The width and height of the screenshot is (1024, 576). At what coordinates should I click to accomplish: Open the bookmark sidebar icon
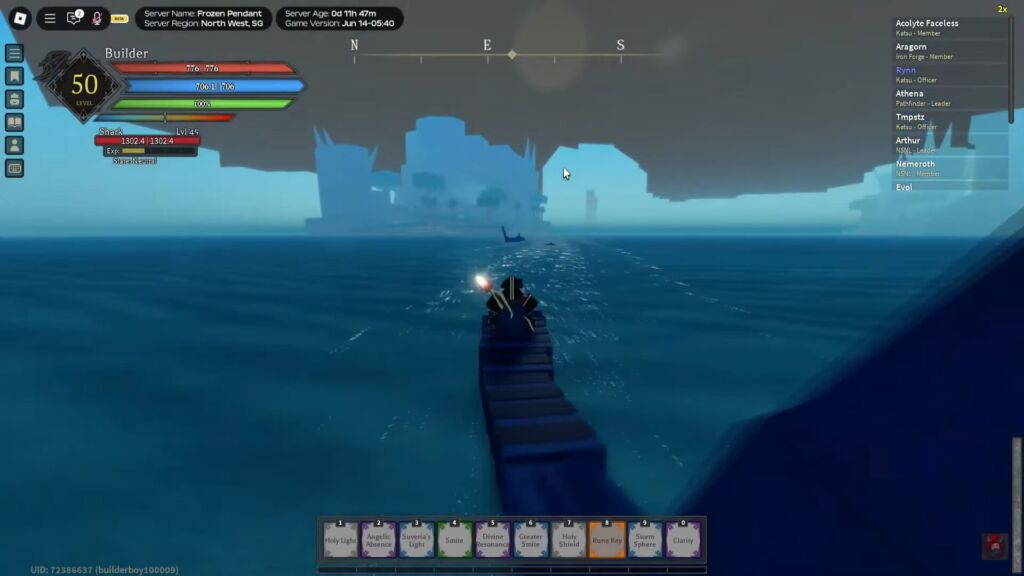point(14,76)
